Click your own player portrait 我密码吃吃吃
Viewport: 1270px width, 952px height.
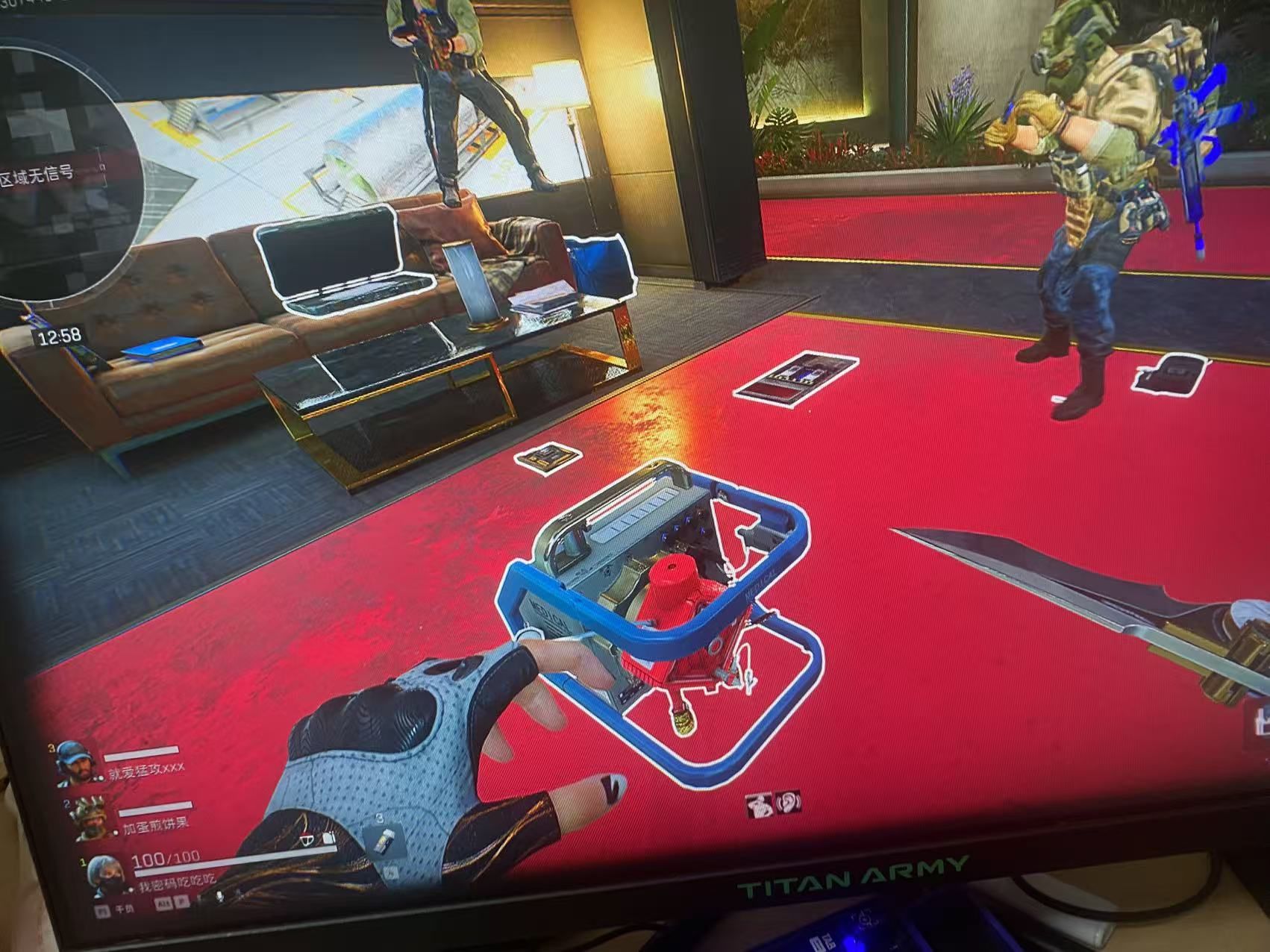106,874
